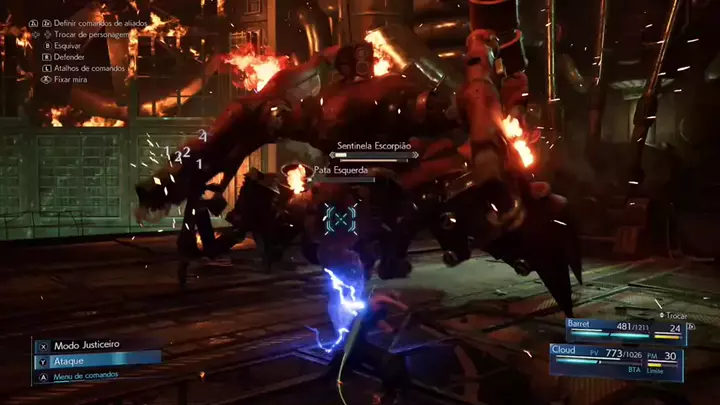The image size is (720, 405).
Task: Target the Pata Esquerda label
Action: [343, 171]
